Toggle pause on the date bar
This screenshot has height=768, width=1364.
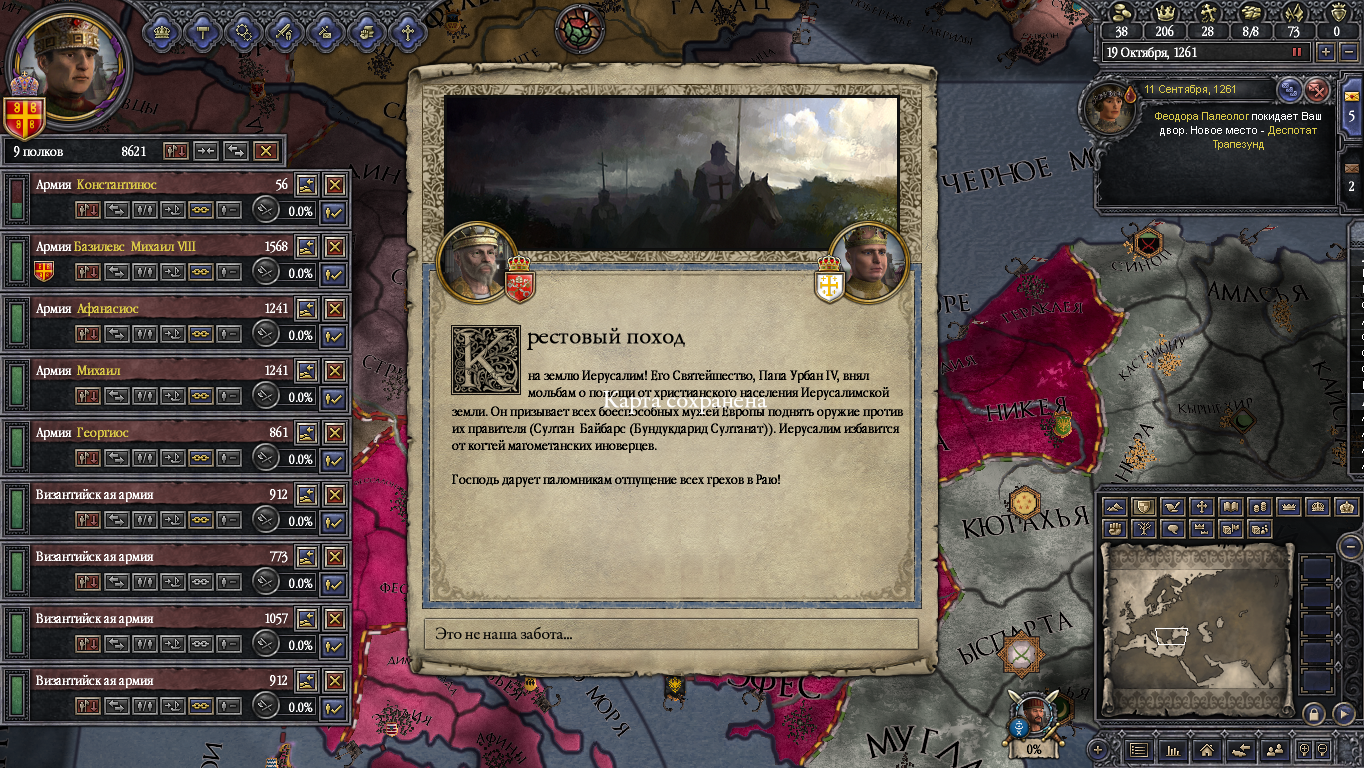[x=1299, y=52]
